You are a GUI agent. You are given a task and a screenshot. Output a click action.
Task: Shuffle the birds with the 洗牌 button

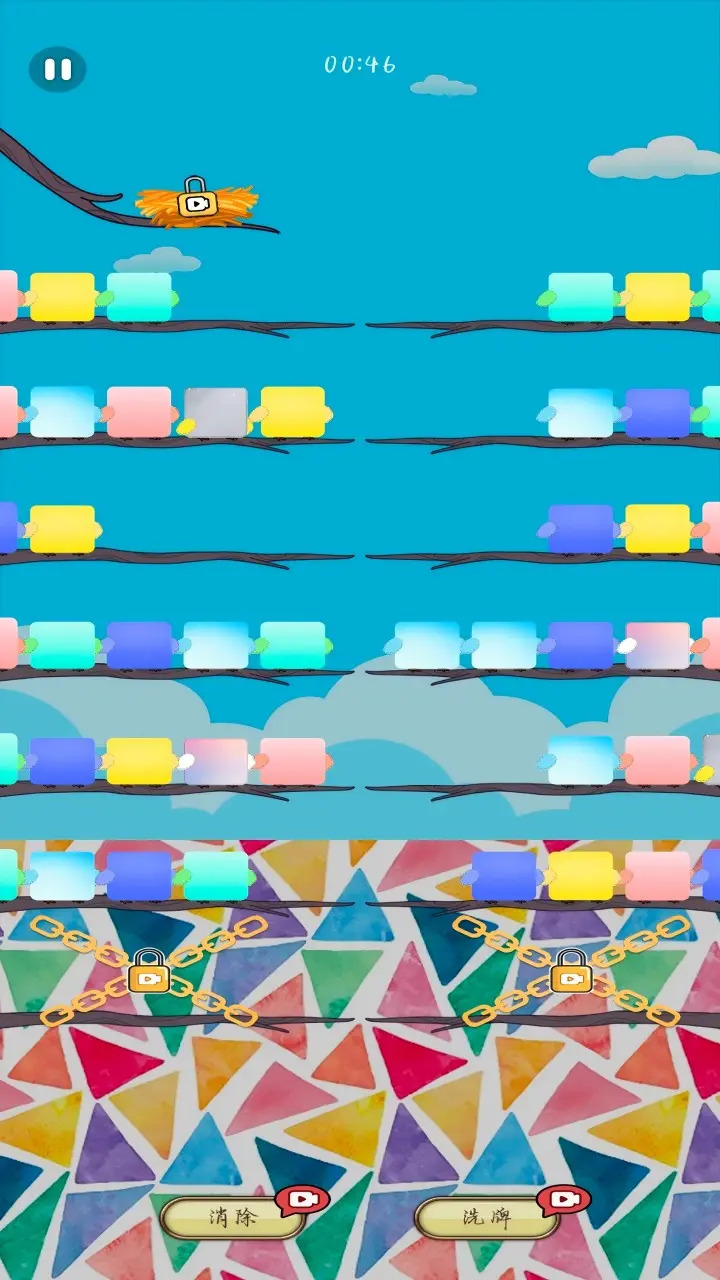pyautogui.click(x=486, y=1217)
